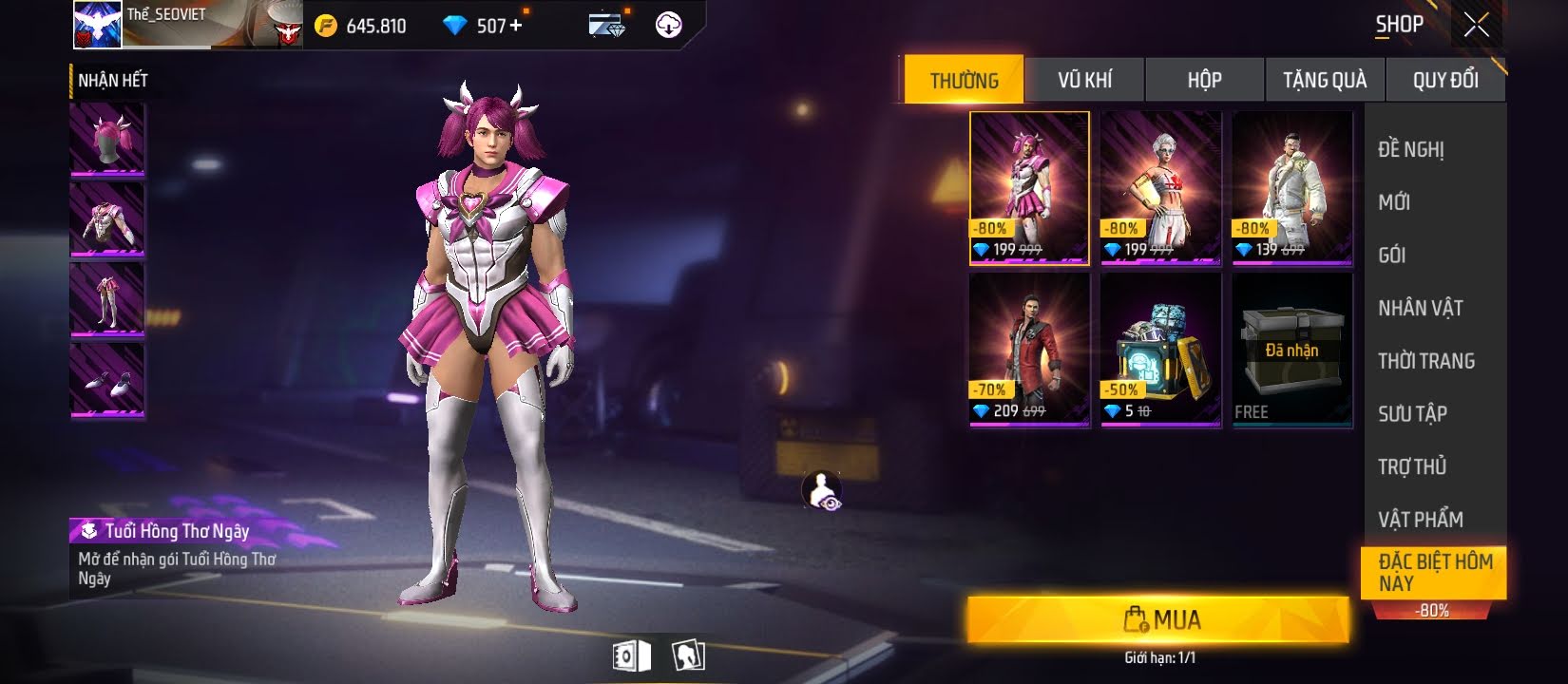Select the loot crate priced at 5 diamonds
The height and width of the screenshot is (684, 1568).
(1160, 349)
